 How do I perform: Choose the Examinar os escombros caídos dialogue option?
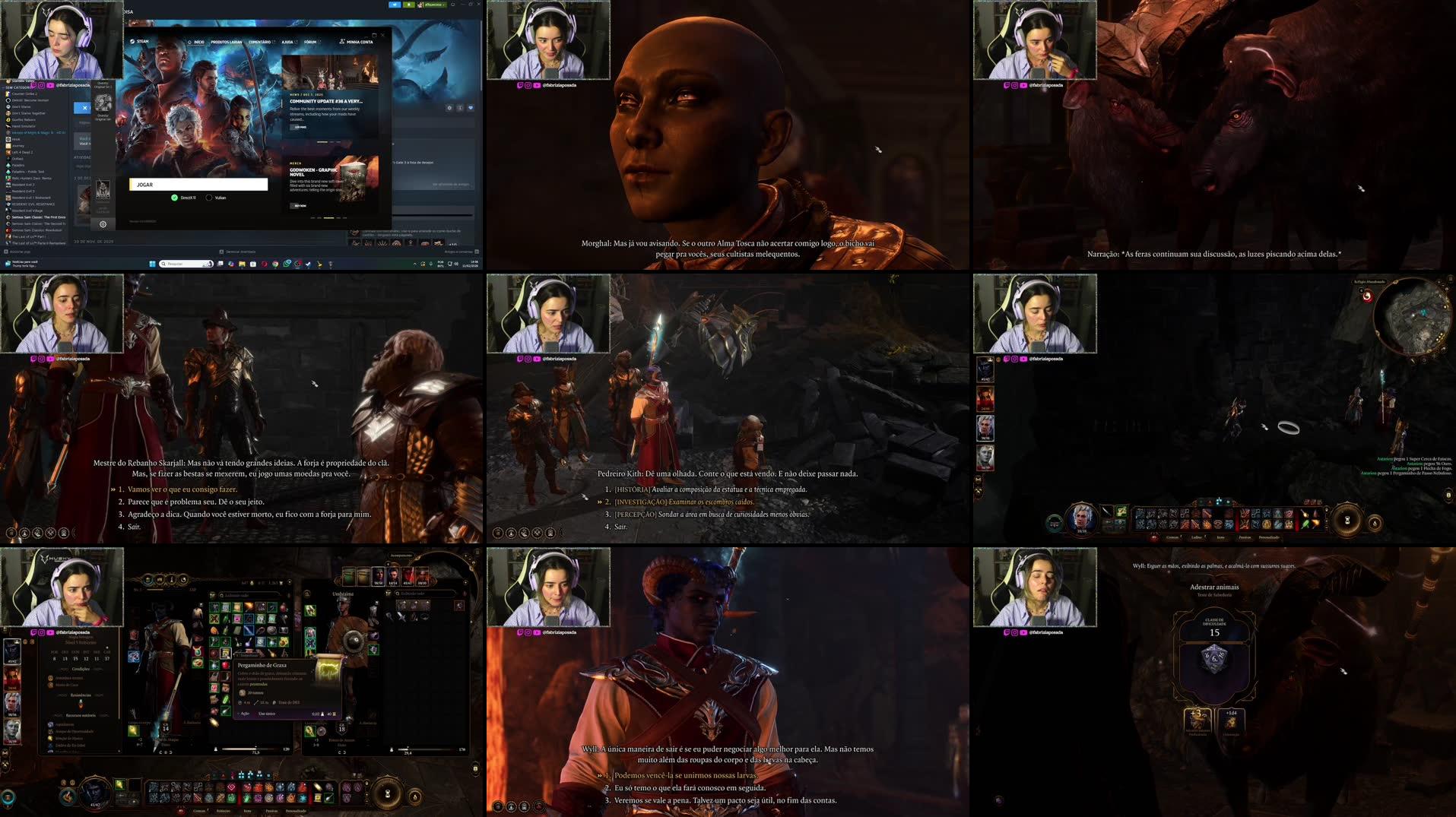pos(684,502)
